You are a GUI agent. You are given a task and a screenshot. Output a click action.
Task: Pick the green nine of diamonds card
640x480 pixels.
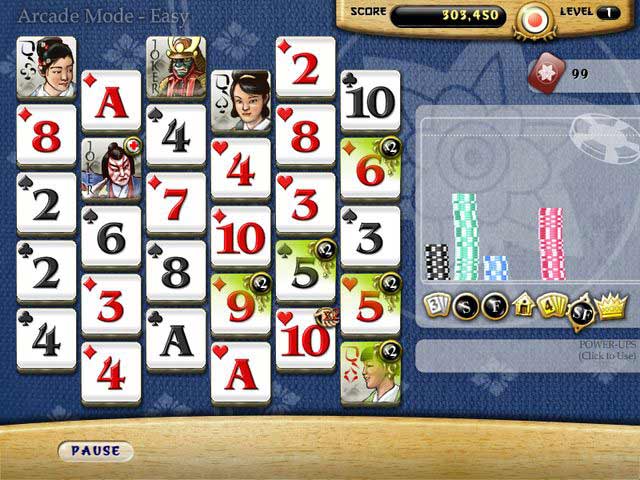tap(241, 304)
